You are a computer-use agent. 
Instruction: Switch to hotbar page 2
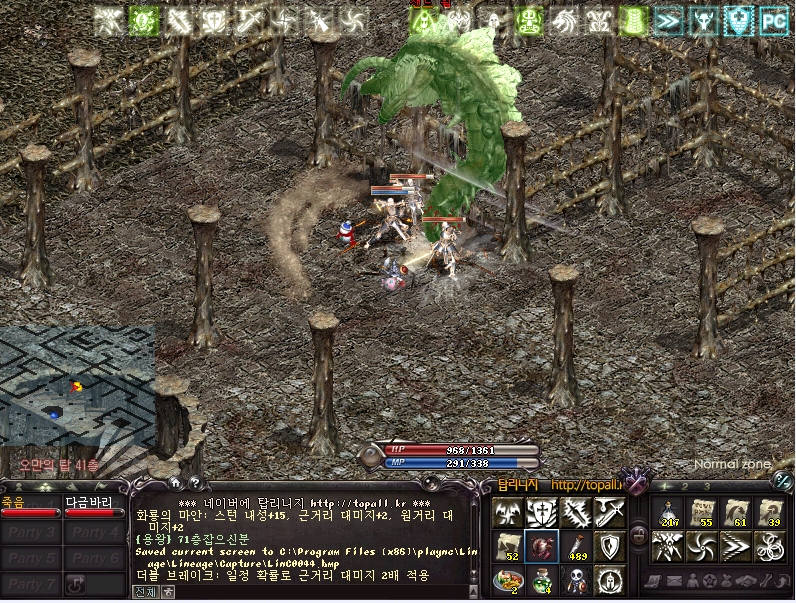tap(683, 486)
